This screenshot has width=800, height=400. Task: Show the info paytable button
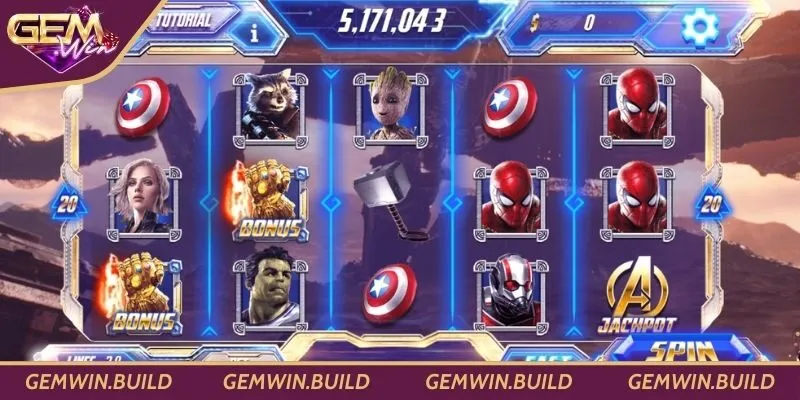pos(254,32)
